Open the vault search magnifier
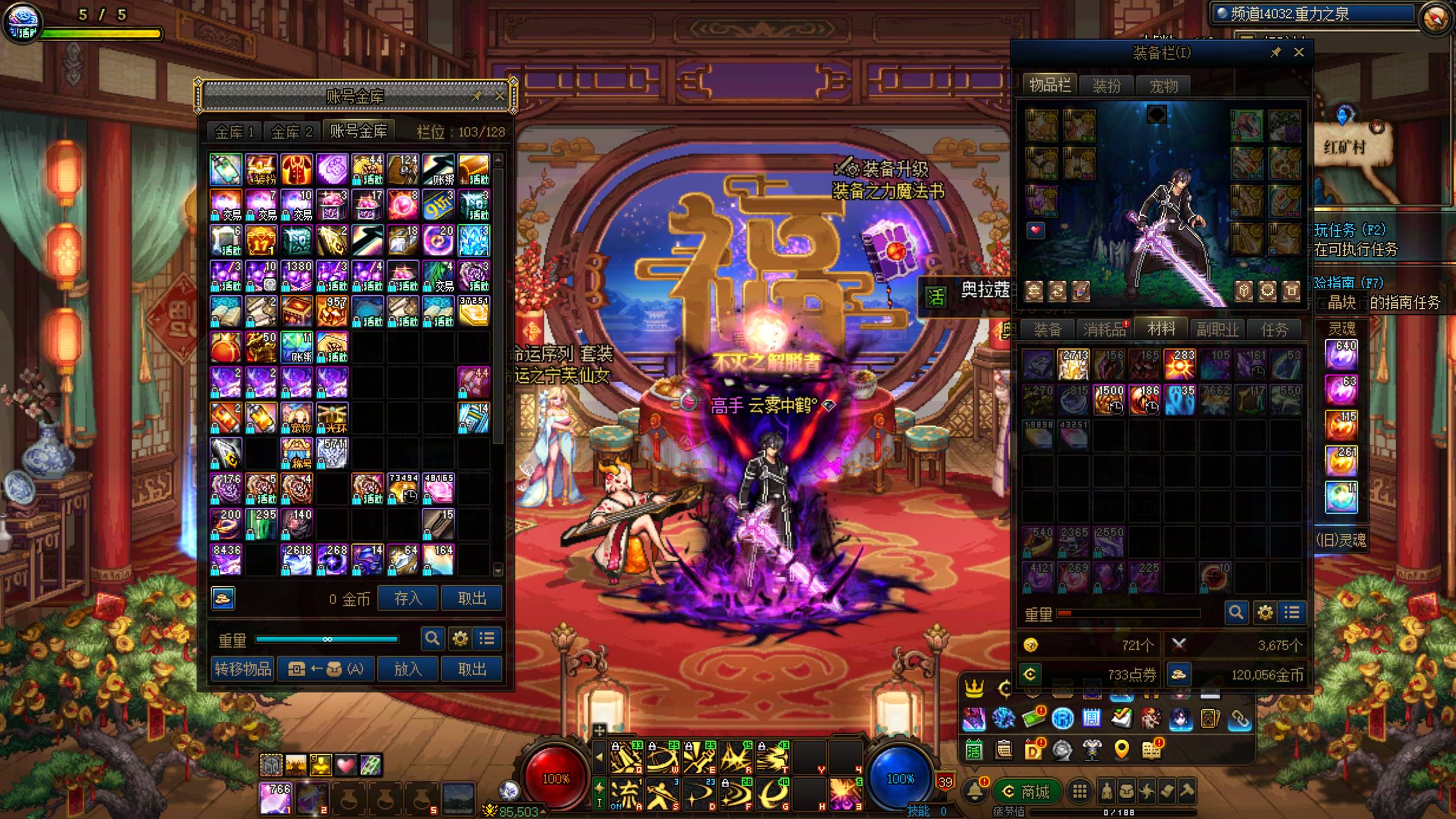 pyautogui.click(x=432, y=639)
